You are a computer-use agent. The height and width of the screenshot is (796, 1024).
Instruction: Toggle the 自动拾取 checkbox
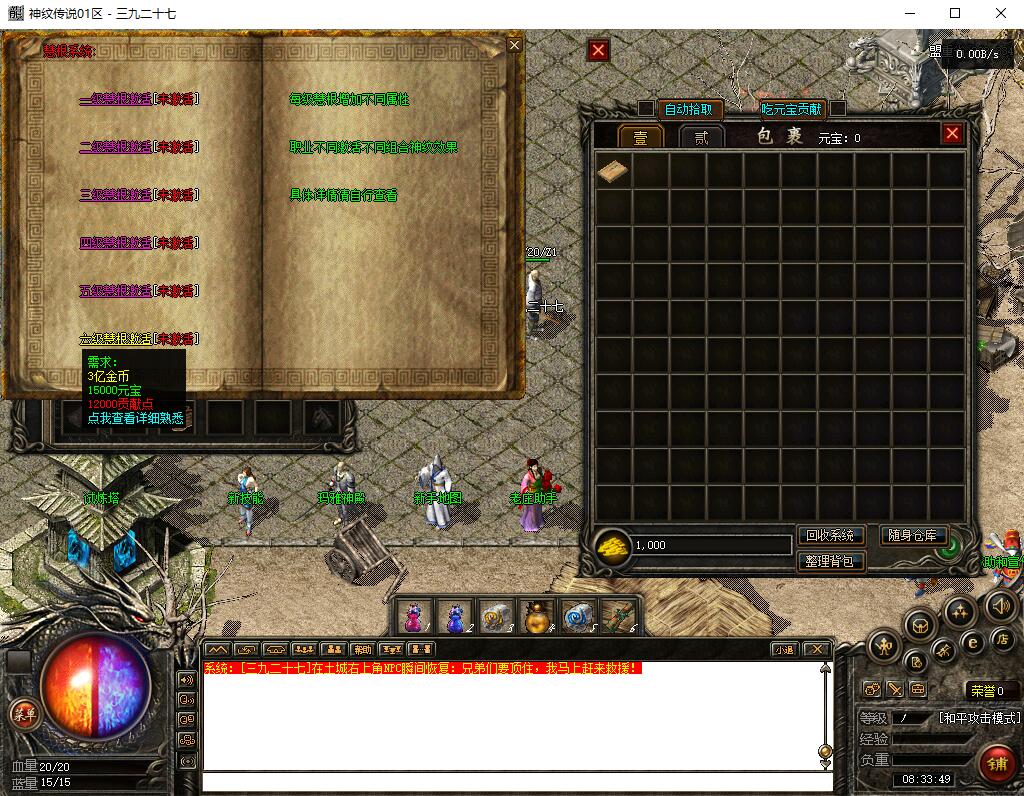tap(647, 108)
